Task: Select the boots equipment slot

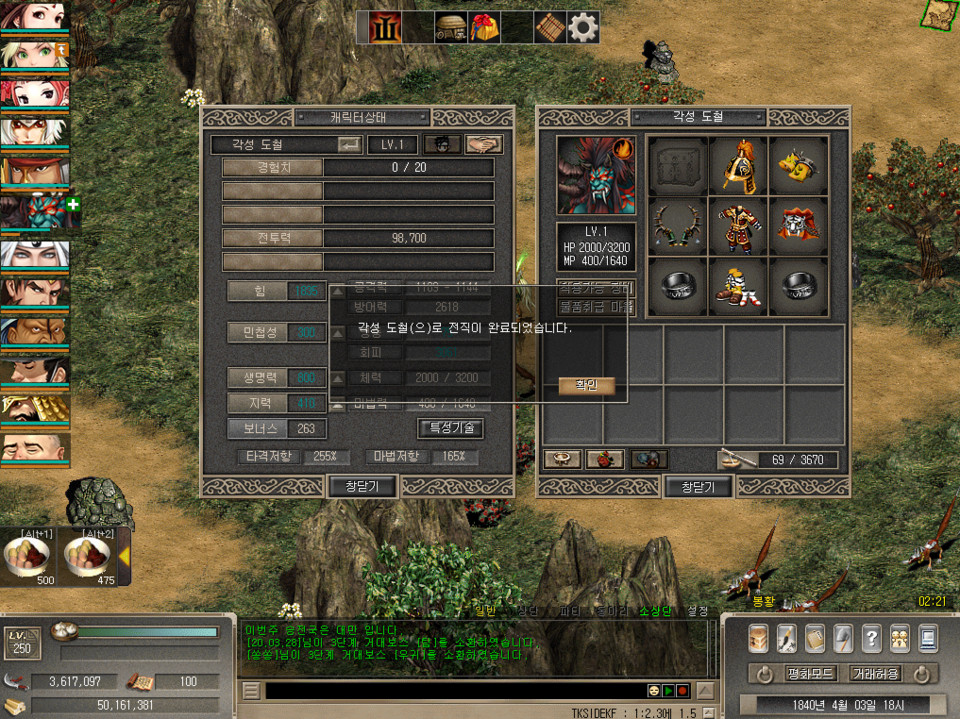Action: coord(738,285)
